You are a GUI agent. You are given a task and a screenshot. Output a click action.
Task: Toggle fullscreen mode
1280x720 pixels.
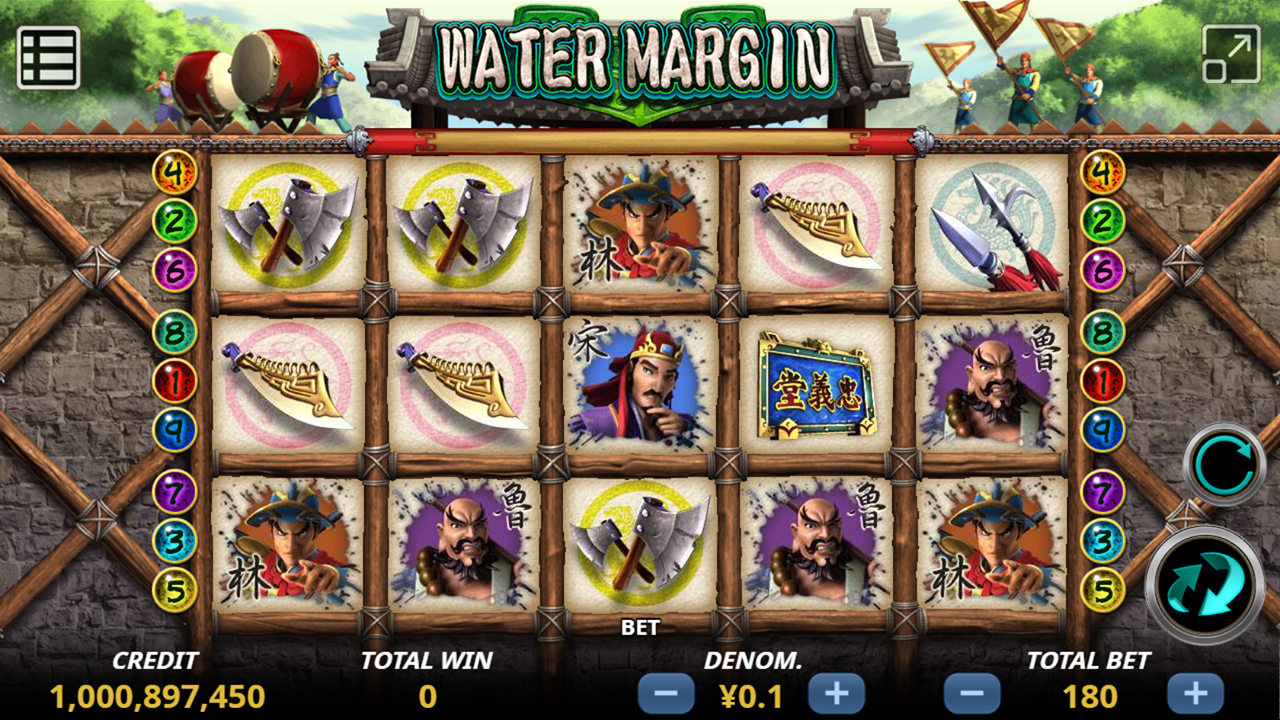pos(1231,54)
